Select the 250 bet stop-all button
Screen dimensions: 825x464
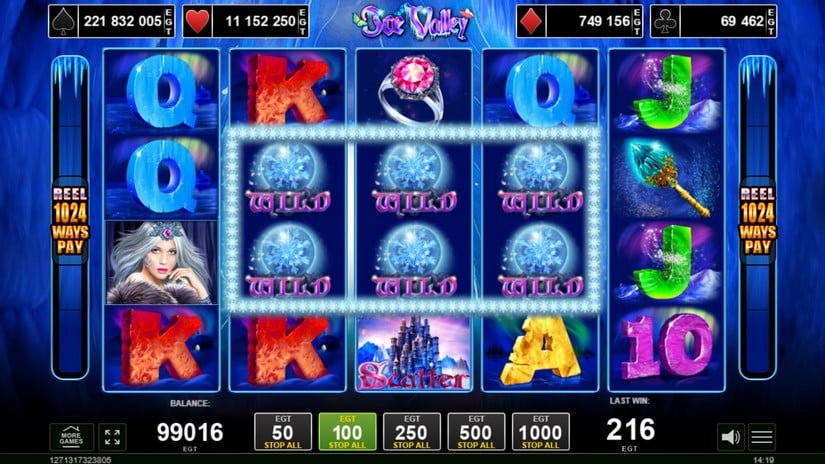(x=405, y=432)
